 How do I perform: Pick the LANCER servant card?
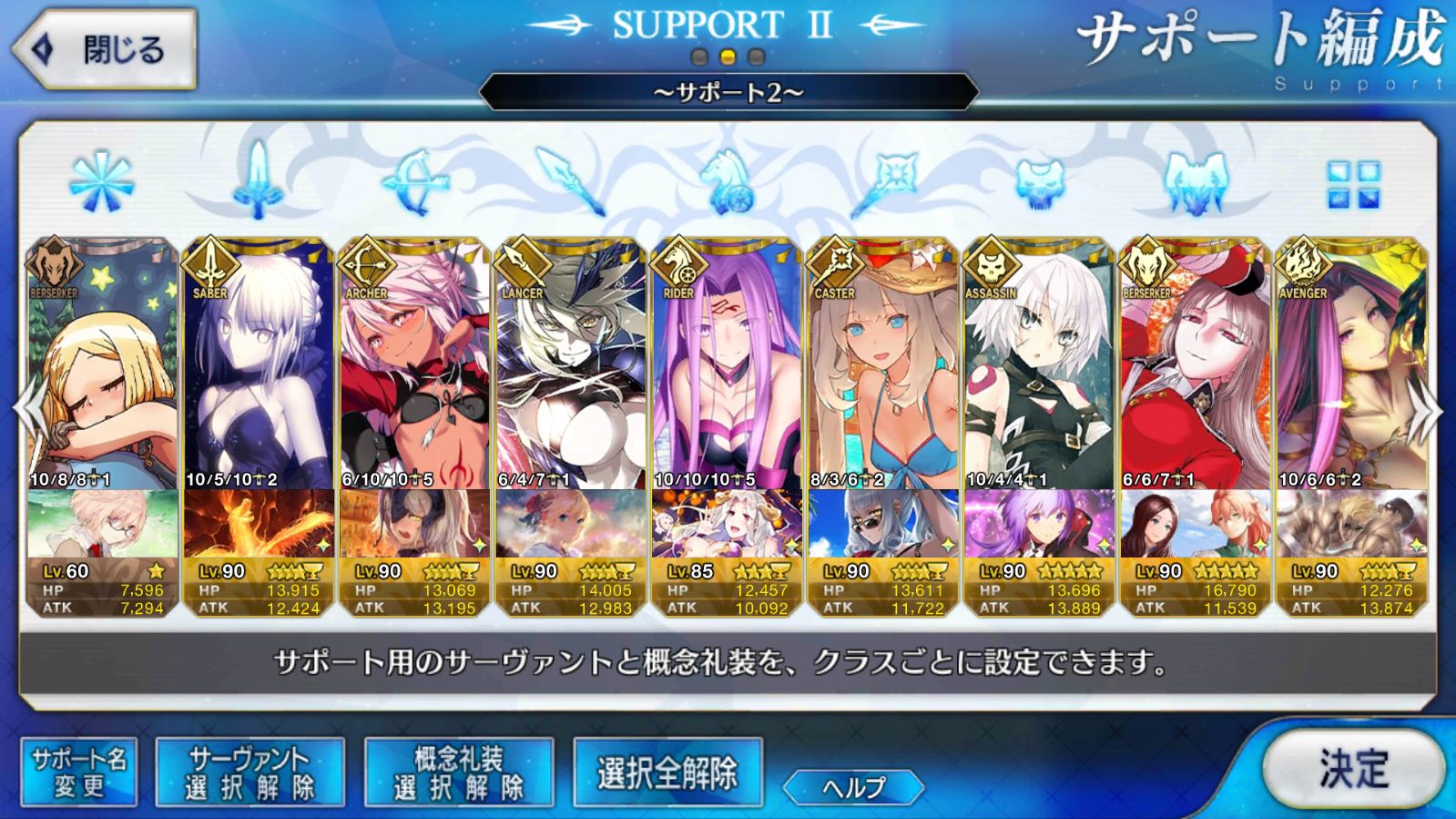click(x=571, y=364)
